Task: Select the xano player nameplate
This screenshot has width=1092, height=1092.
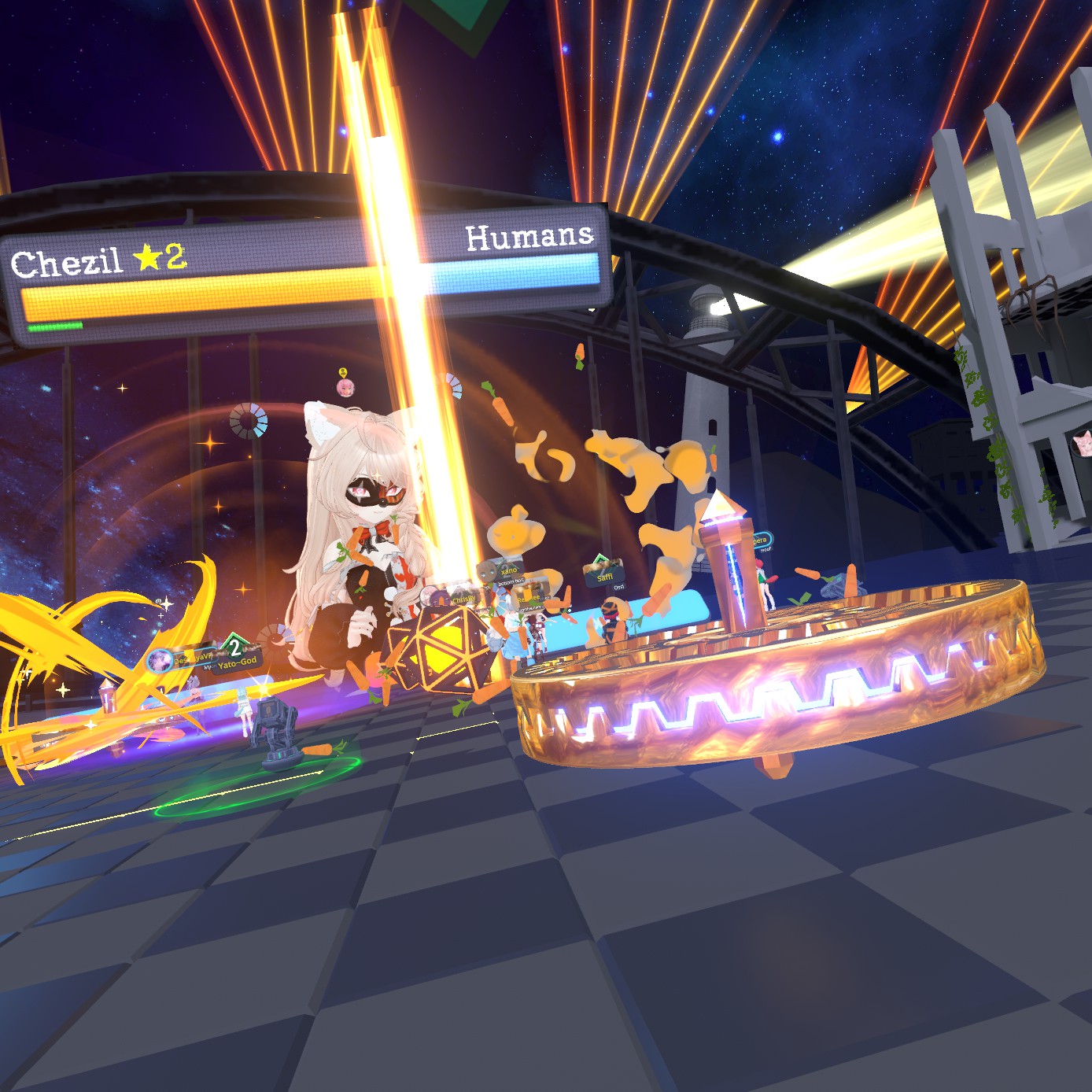Action: click(x=509, y=570)
